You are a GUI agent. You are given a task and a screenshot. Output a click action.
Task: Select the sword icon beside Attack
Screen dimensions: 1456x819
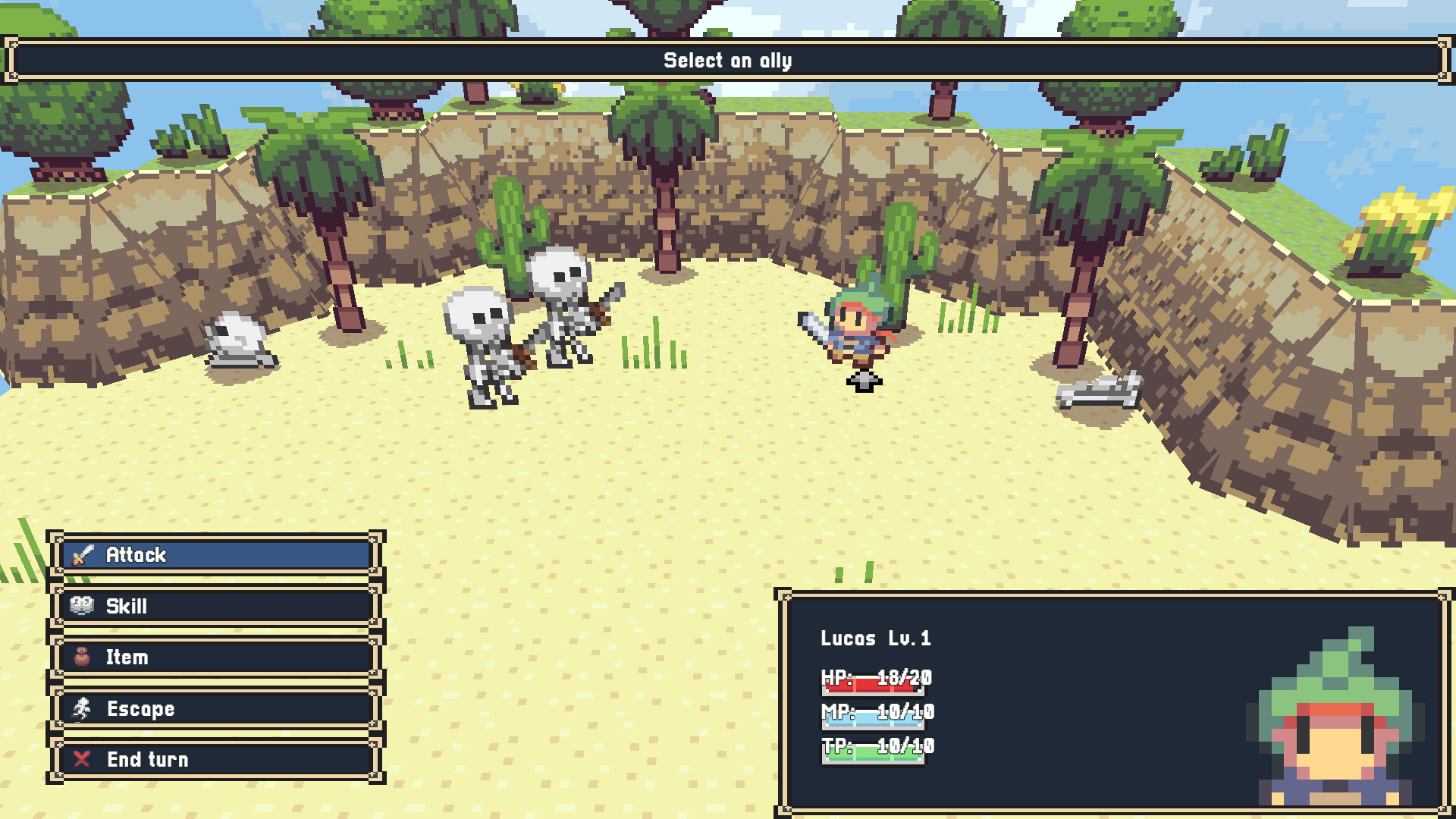(x=81, y=555)
